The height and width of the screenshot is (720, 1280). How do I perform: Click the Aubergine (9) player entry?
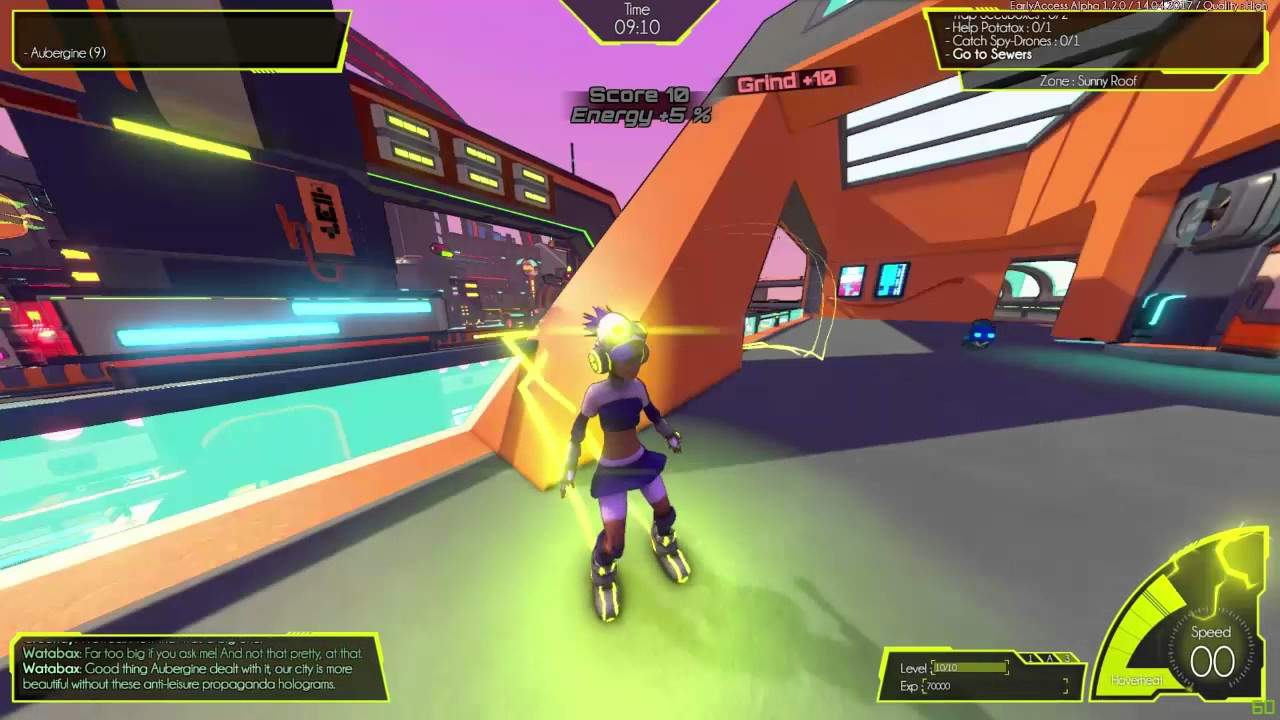[68, 52]
